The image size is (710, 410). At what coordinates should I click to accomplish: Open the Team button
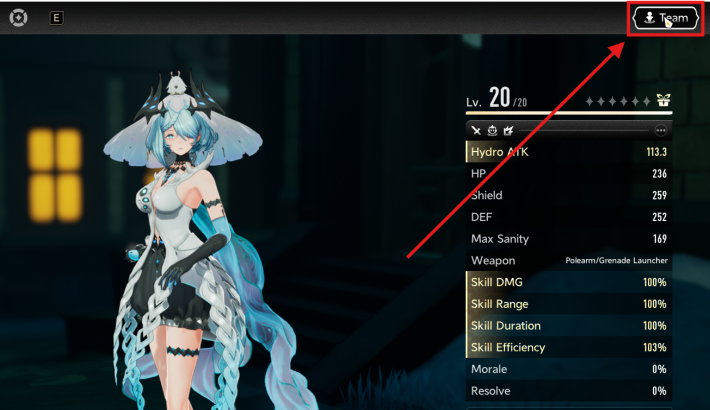[x=664, y=18]
